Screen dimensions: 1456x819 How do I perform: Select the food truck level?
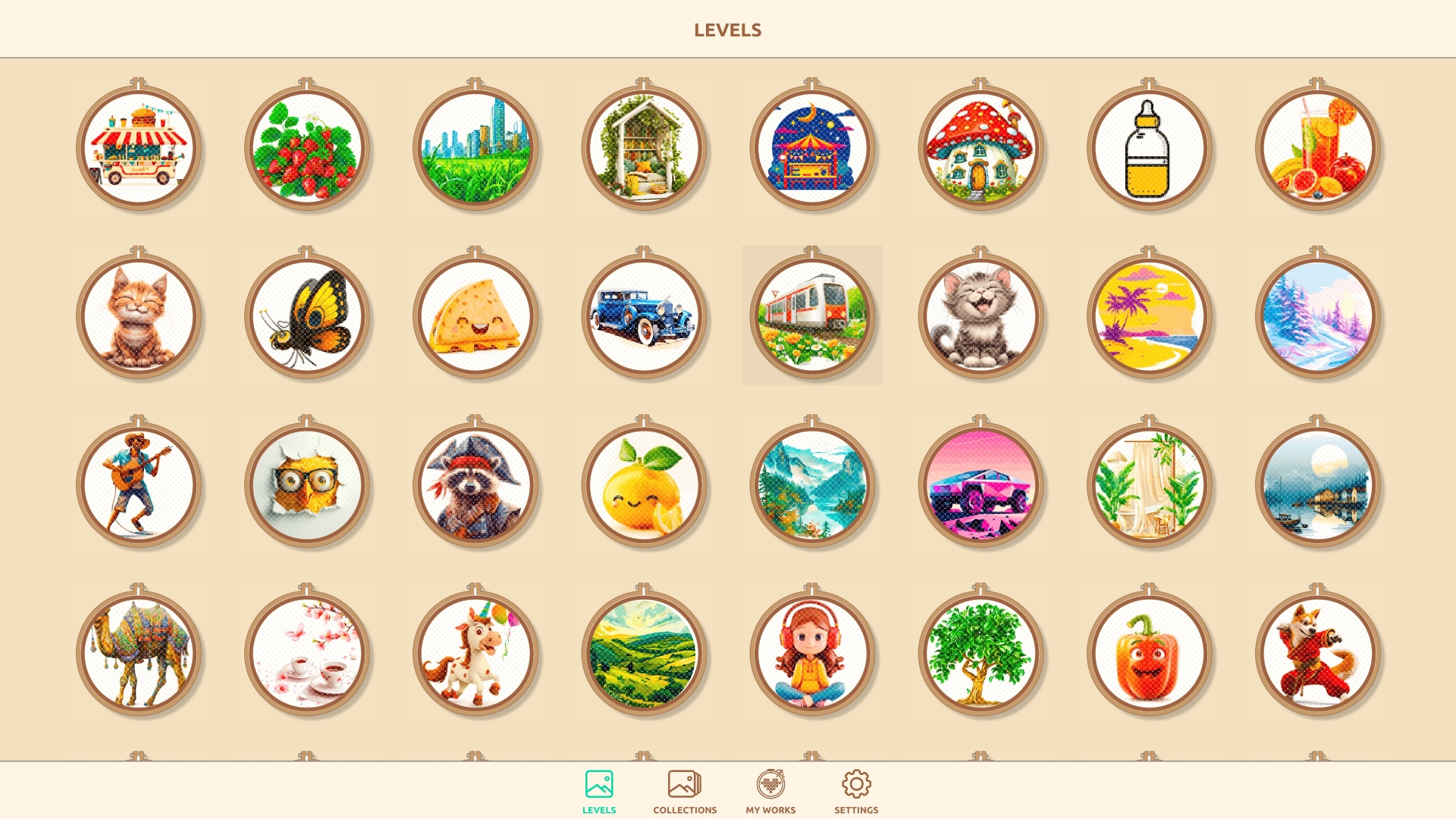(140, 149)
